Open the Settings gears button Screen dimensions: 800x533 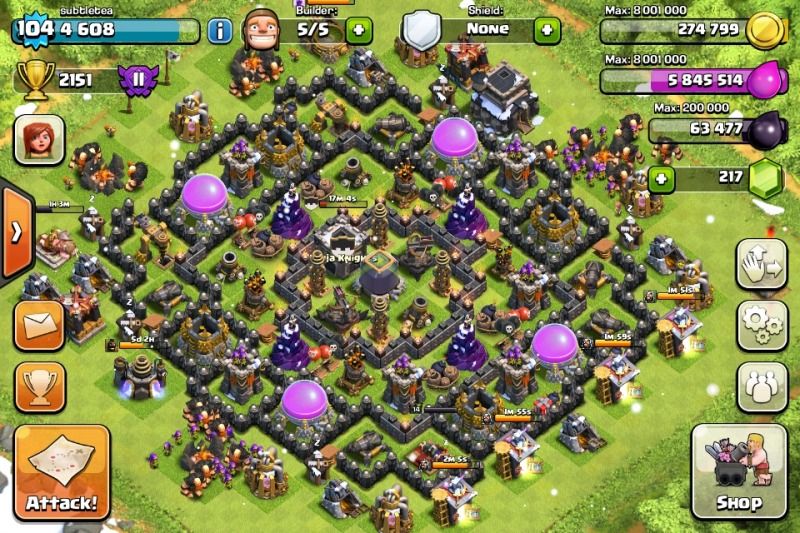762,324
